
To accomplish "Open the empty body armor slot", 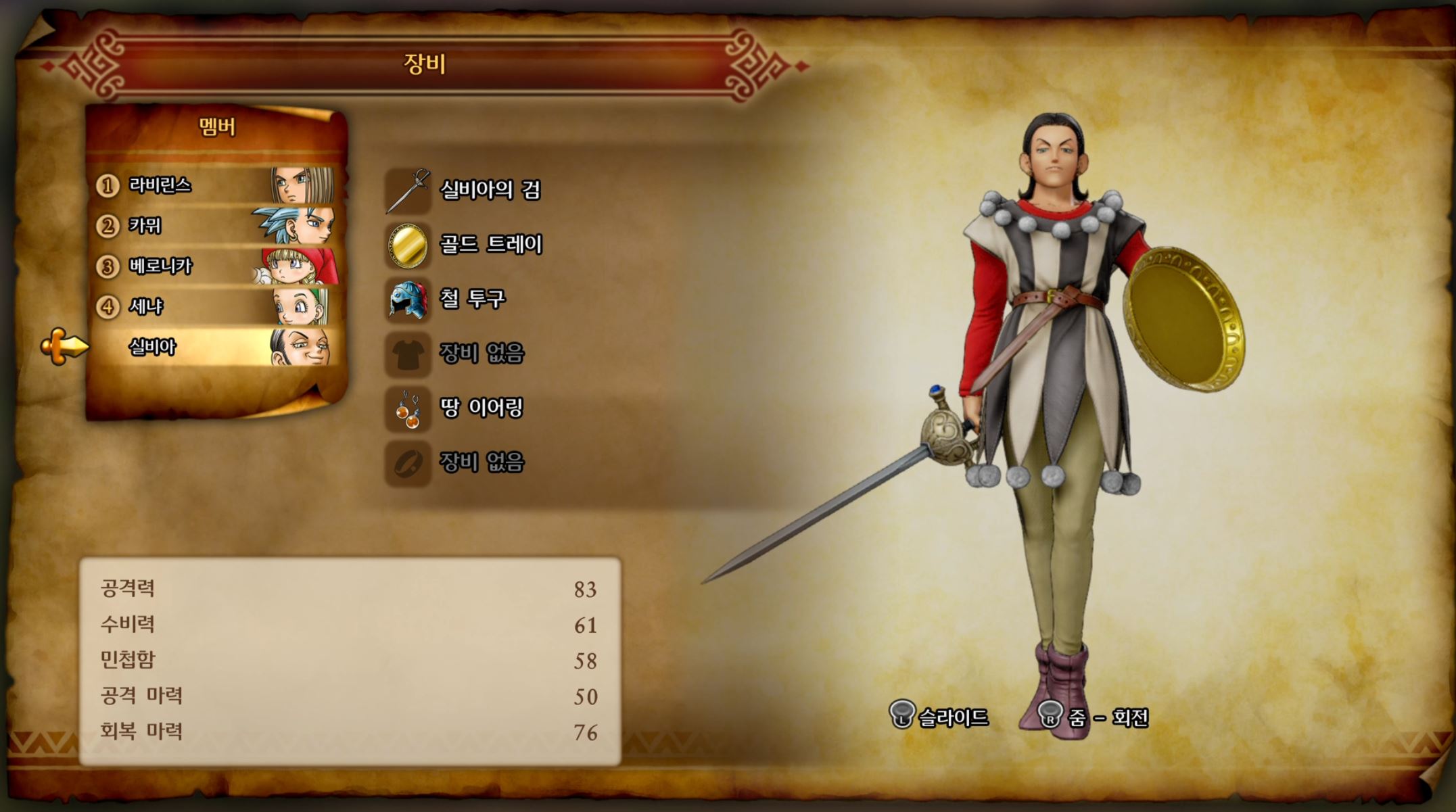I will [480, 354].
